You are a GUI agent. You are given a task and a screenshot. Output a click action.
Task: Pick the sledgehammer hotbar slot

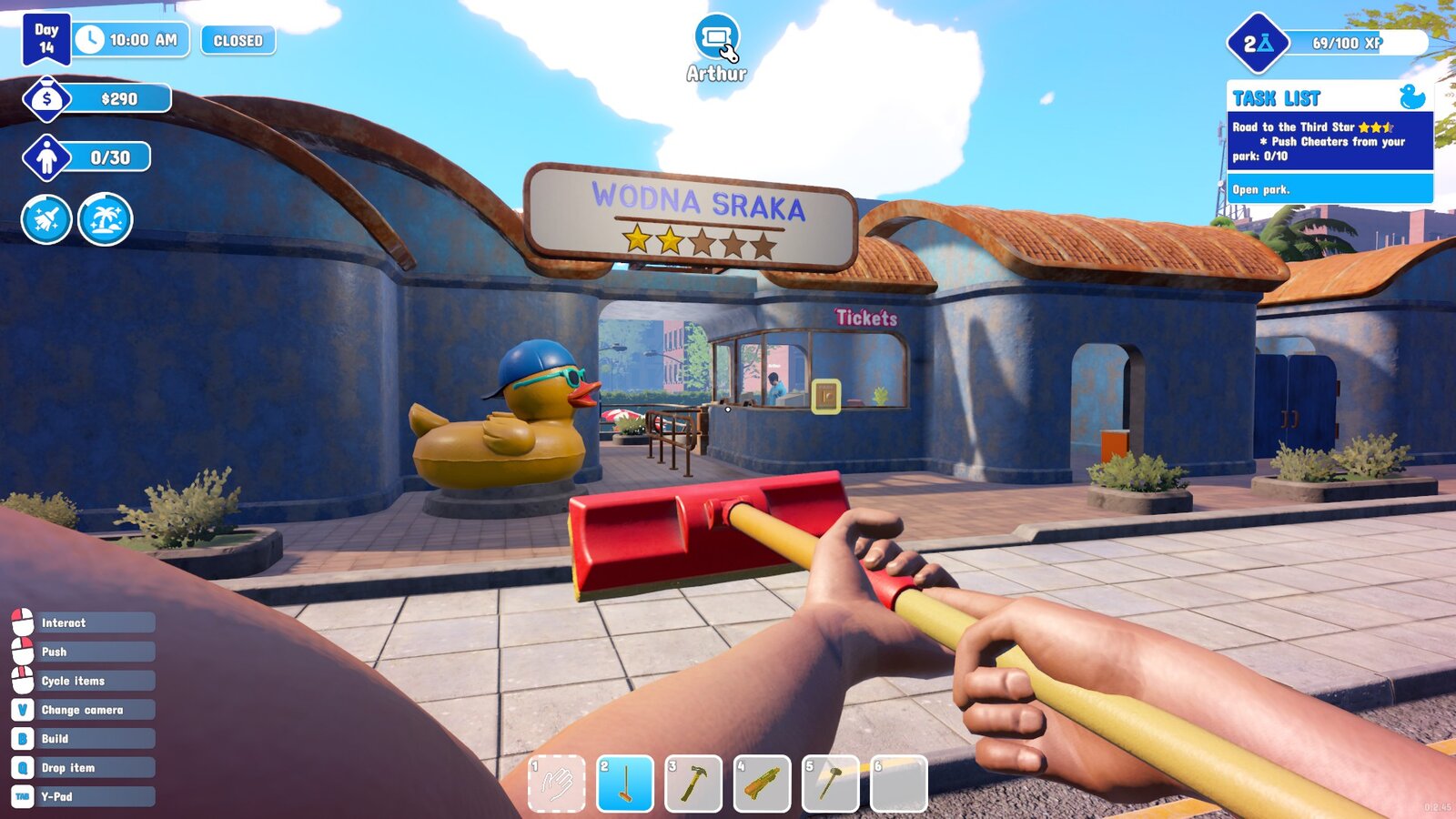[x=830, y=784]
